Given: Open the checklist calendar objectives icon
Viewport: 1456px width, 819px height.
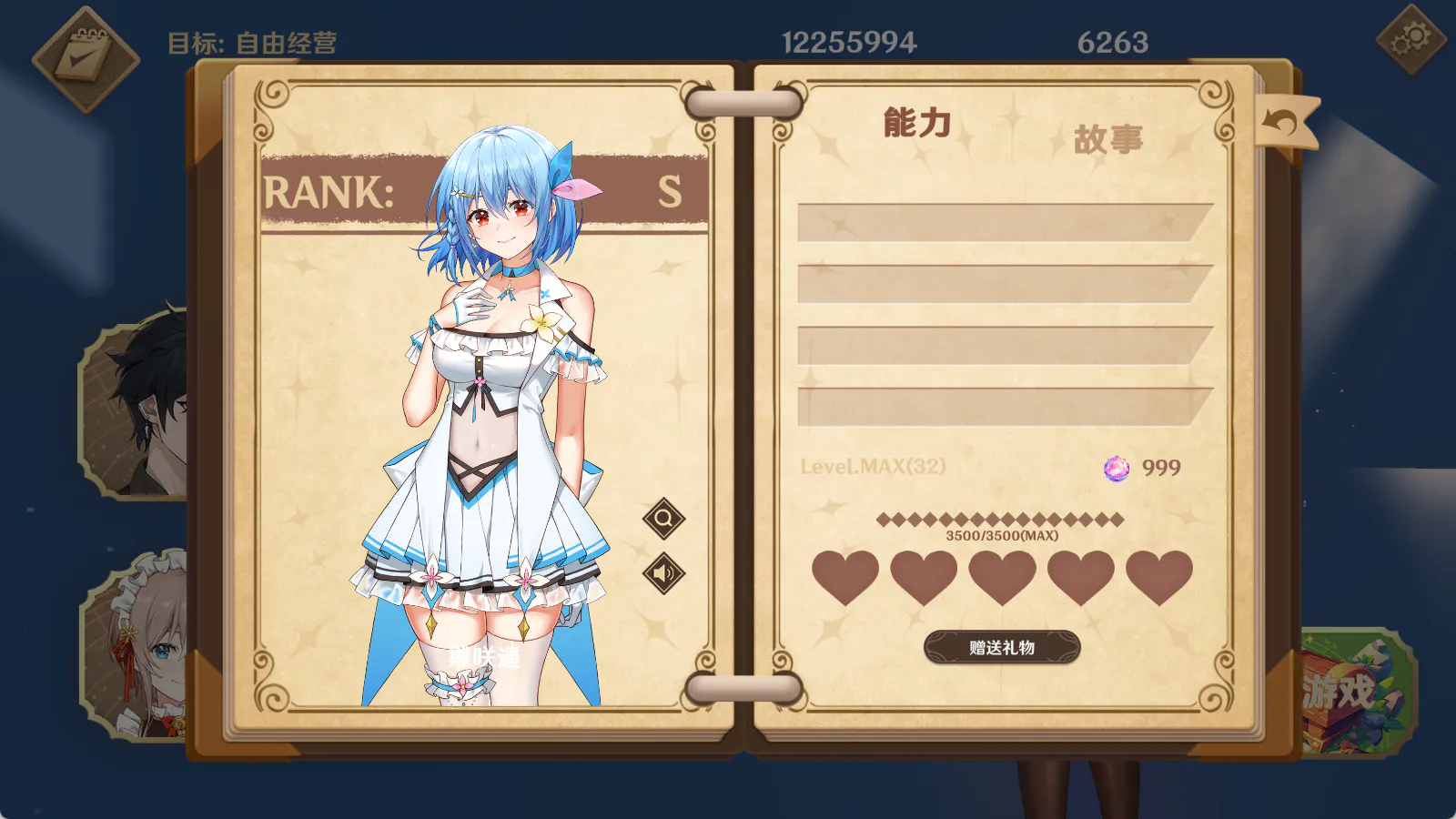Looking at the screenshot, I should tap(86, 59).
